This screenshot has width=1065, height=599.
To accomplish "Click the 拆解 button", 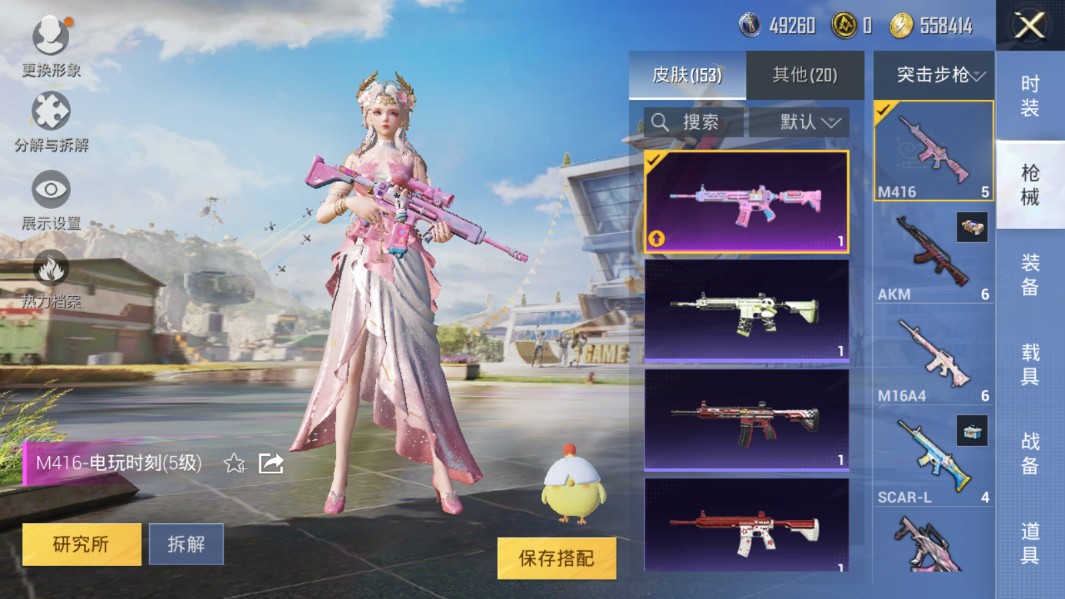I will coord(186,544).
